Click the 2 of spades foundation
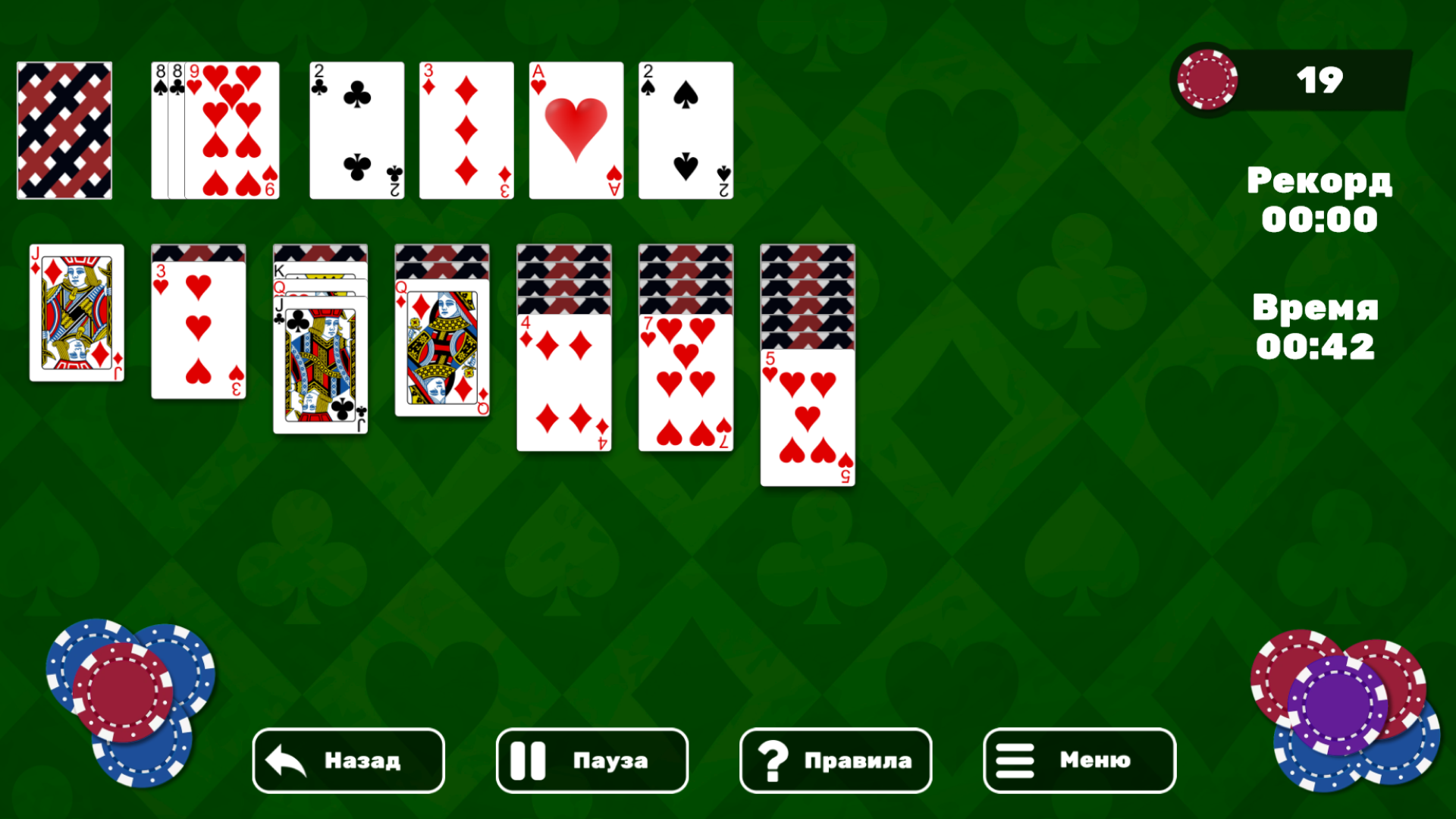Viewport: 1456px width, 819px height. [685, 130]
